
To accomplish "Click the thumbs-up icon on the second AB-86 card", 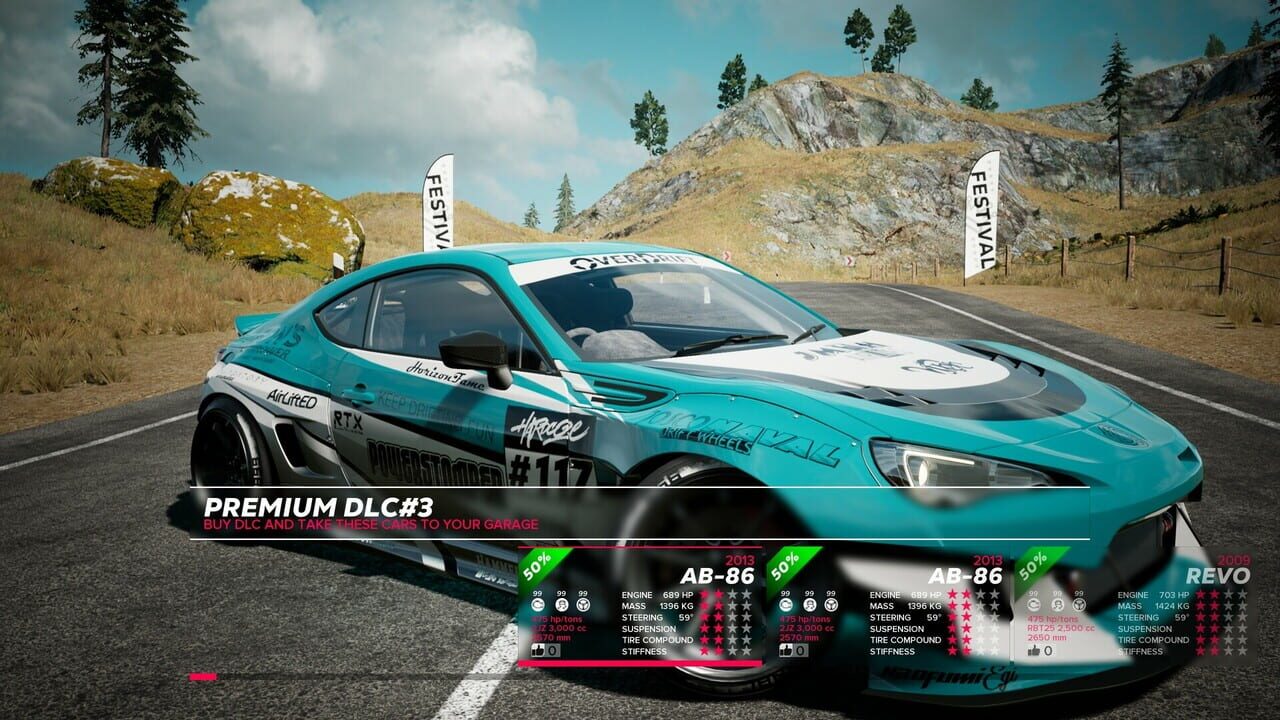I will click(x=786, y=650).
